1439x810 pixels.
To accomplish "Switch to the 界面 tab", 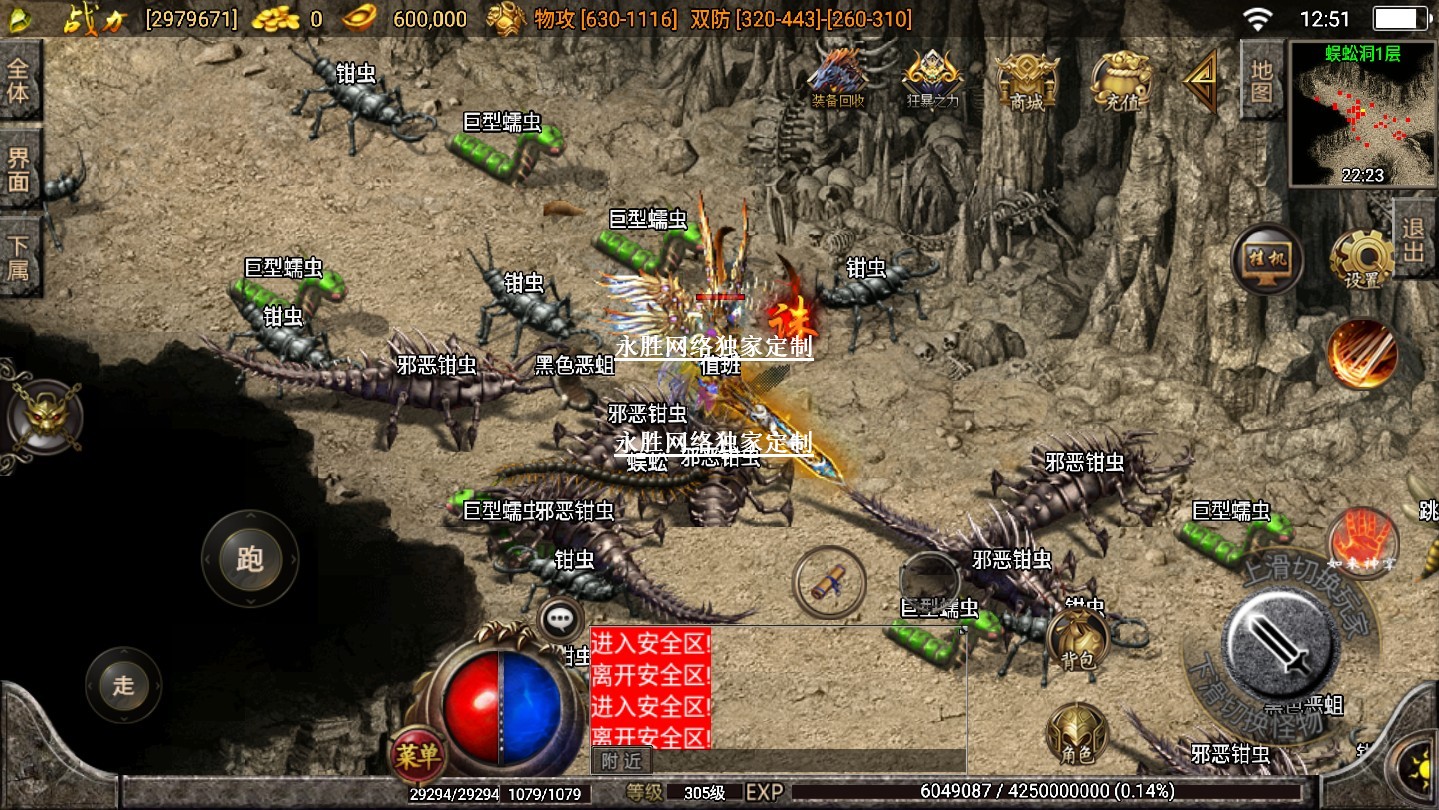I will [x=19, y=170].
